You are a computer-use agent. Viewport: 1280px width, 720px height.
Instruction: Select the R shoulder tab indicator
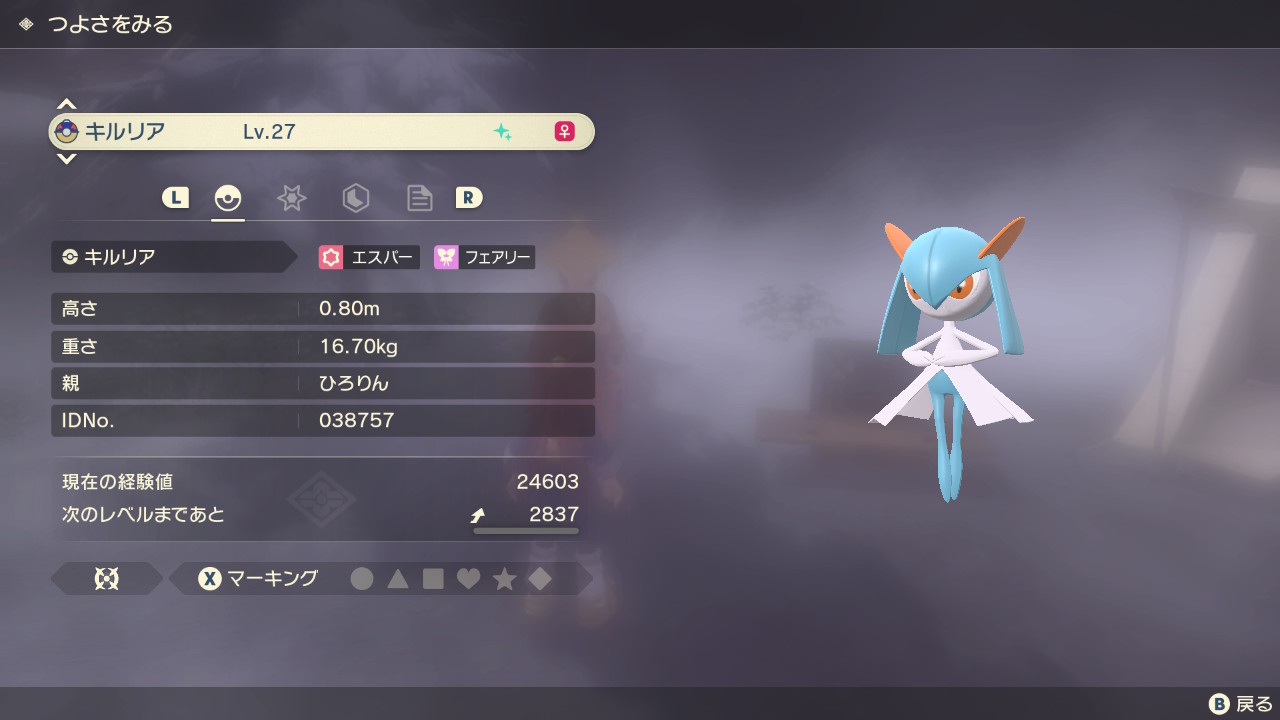(470, 198)
